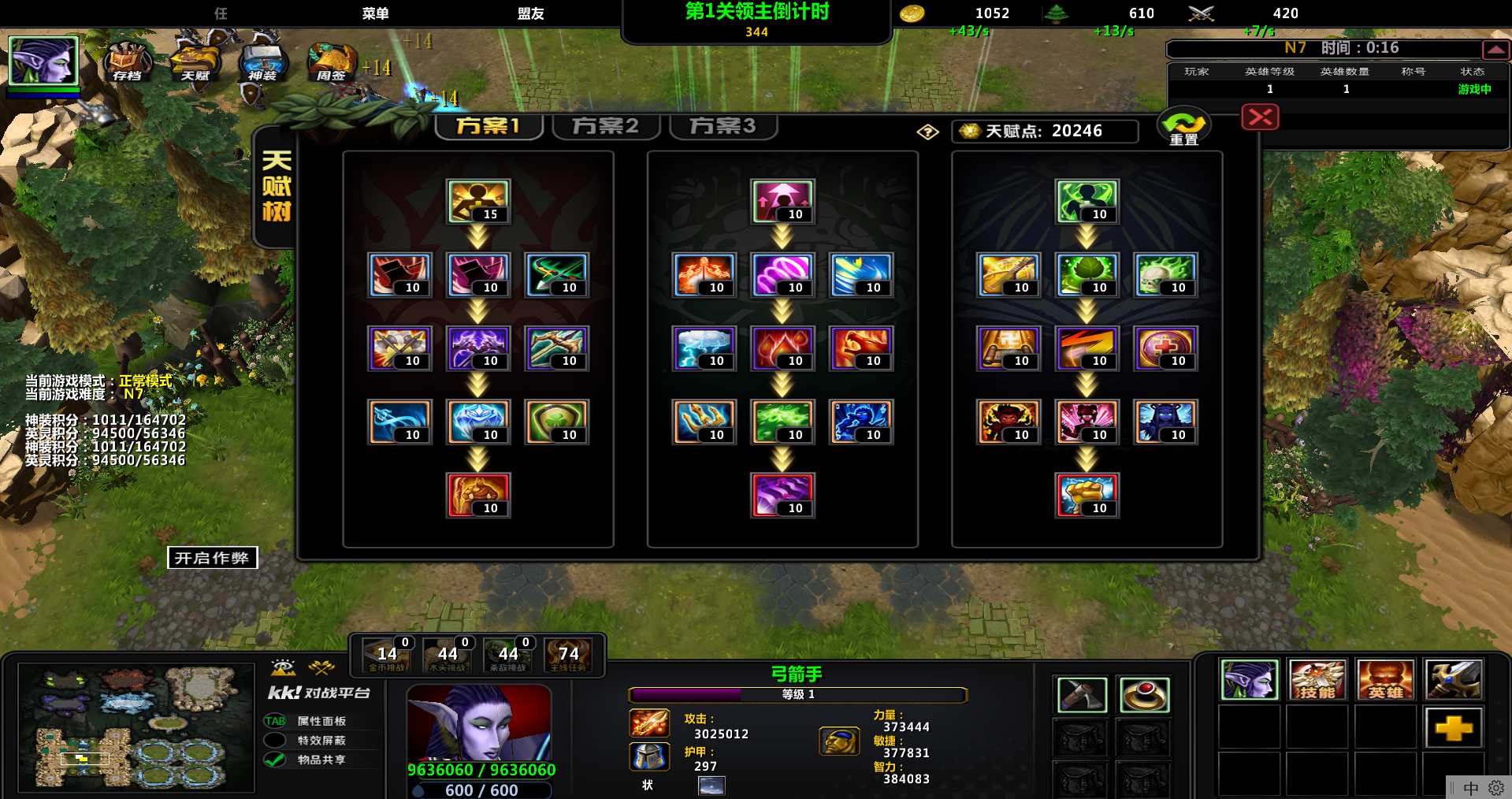This screenshot has height=799, width=1512.
Task: Reset talents with the 重置 button
Action: tap(1183, 128)
